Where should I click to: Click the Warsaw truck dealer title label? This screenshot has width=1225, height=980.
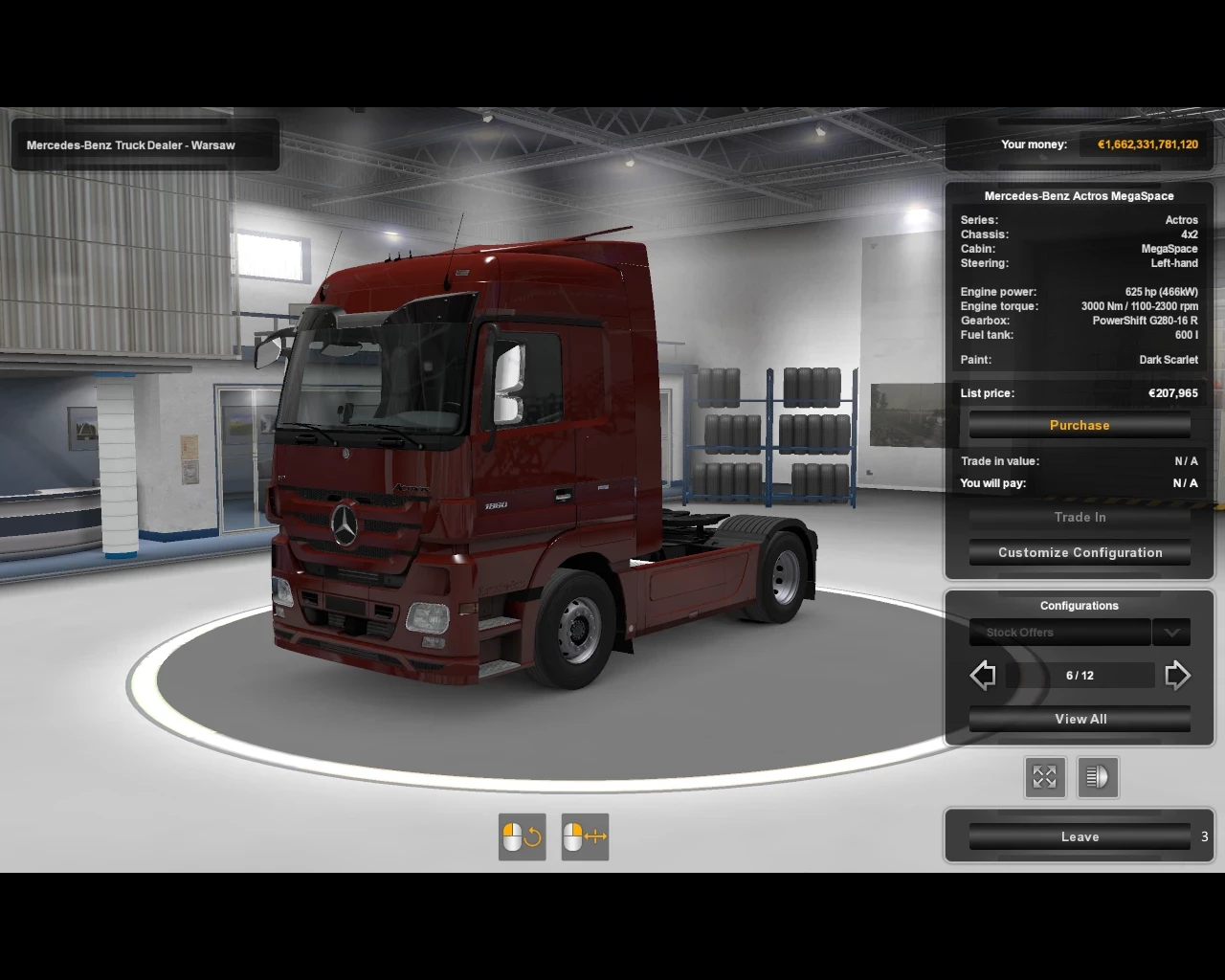pos(129,145)
